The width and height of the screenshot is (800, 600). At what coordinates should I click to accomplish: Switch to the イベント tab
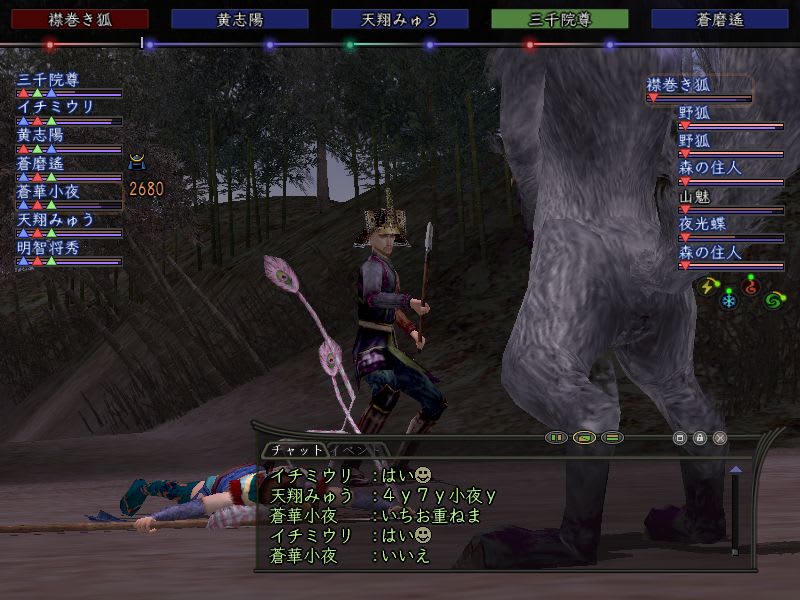tap(358, 451)
